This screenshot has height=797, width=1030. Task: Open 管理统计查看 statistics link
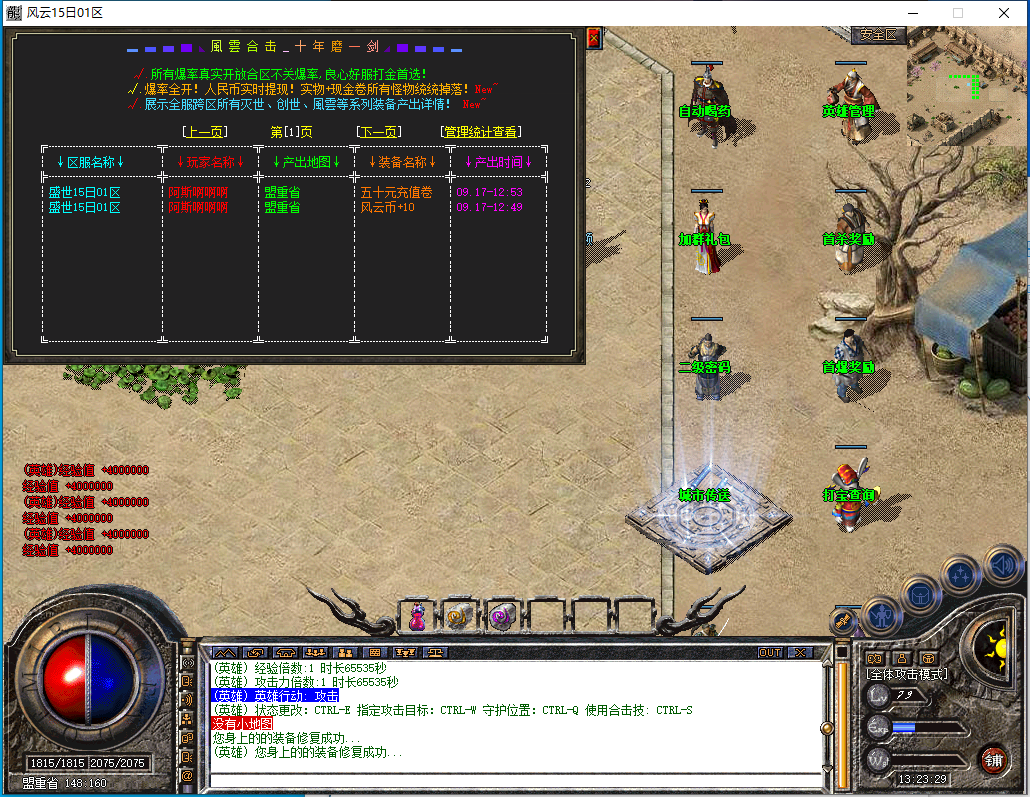pyautogui.click(x=481, y=132)
